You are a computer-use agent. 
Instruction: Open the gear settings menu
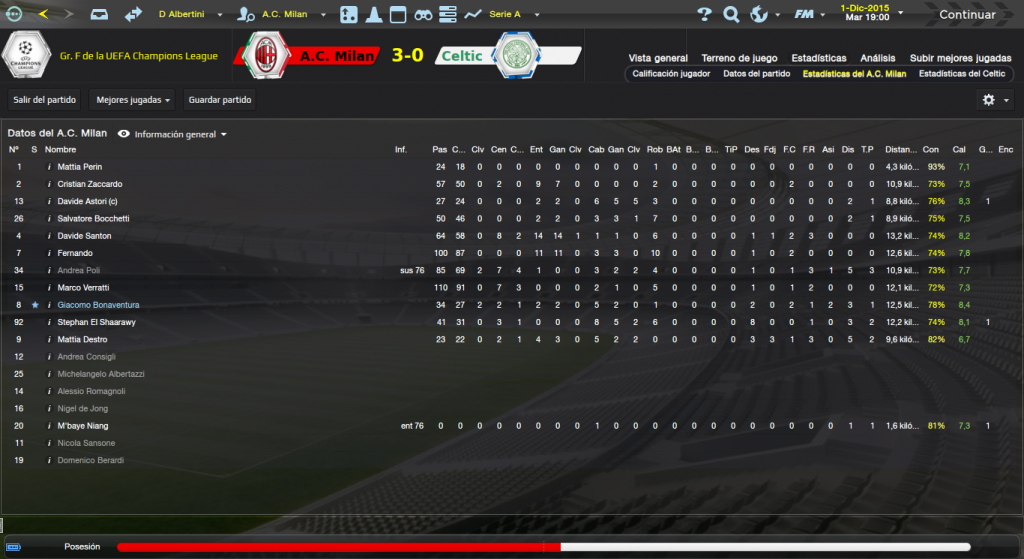(994, 100)
